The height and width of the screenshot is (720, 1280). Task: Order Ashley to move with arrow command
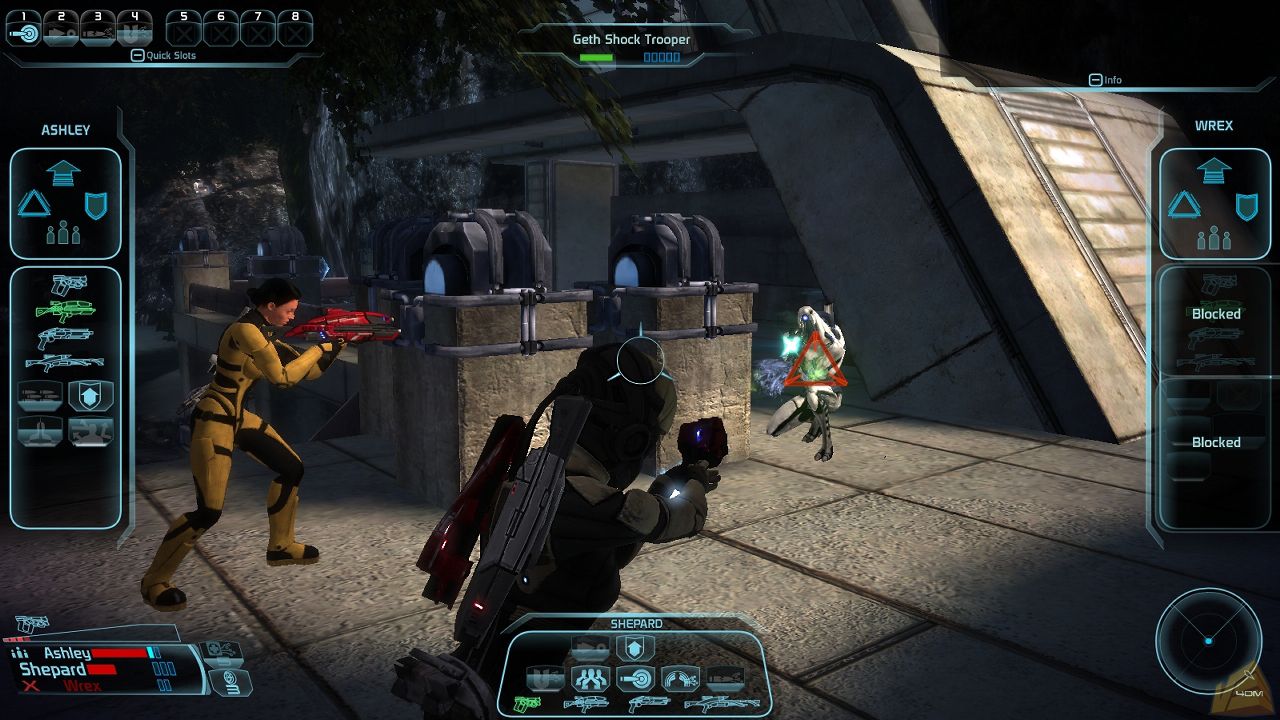(64, 172)
